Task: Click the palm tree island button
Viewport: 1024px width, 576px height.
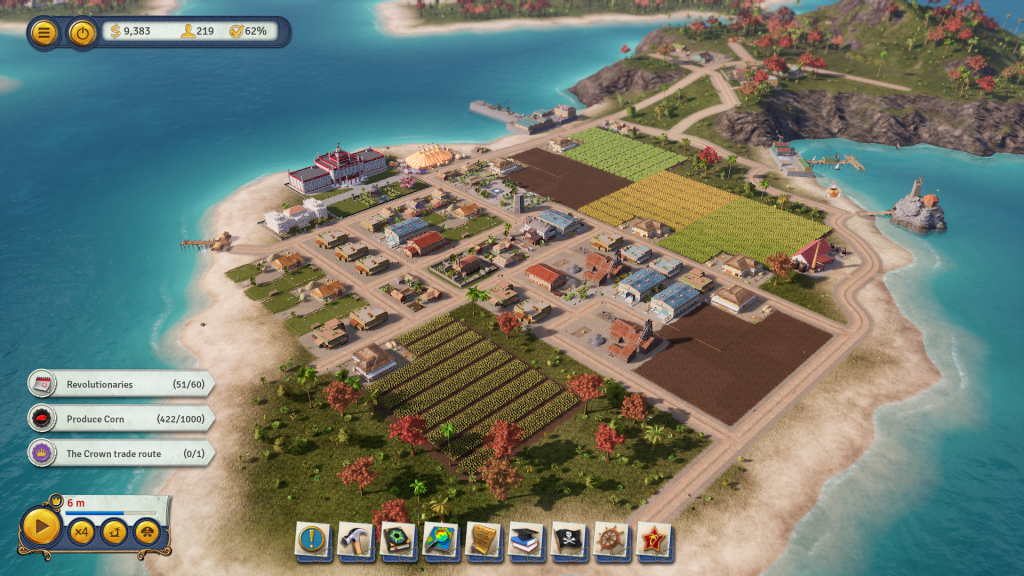Action: (x=114, y=532)
